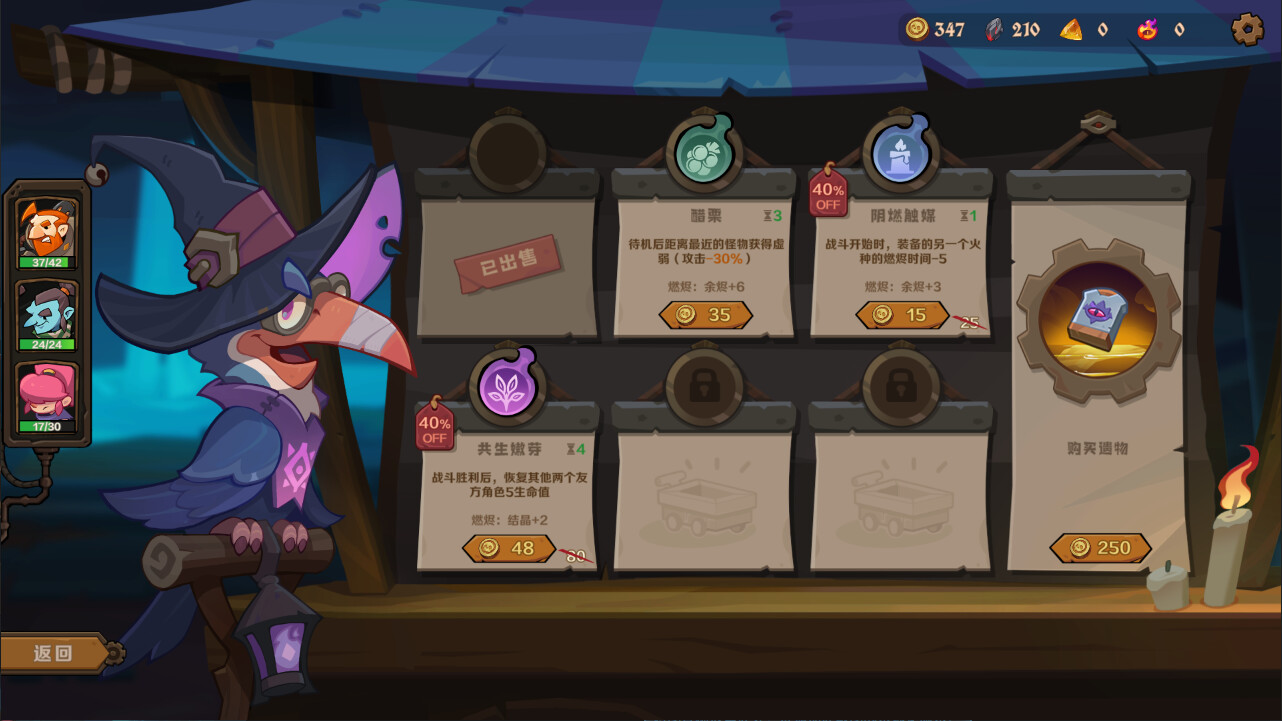Click the flame currency icon showing 0
1282x721 pixels.
[1148, 29]
